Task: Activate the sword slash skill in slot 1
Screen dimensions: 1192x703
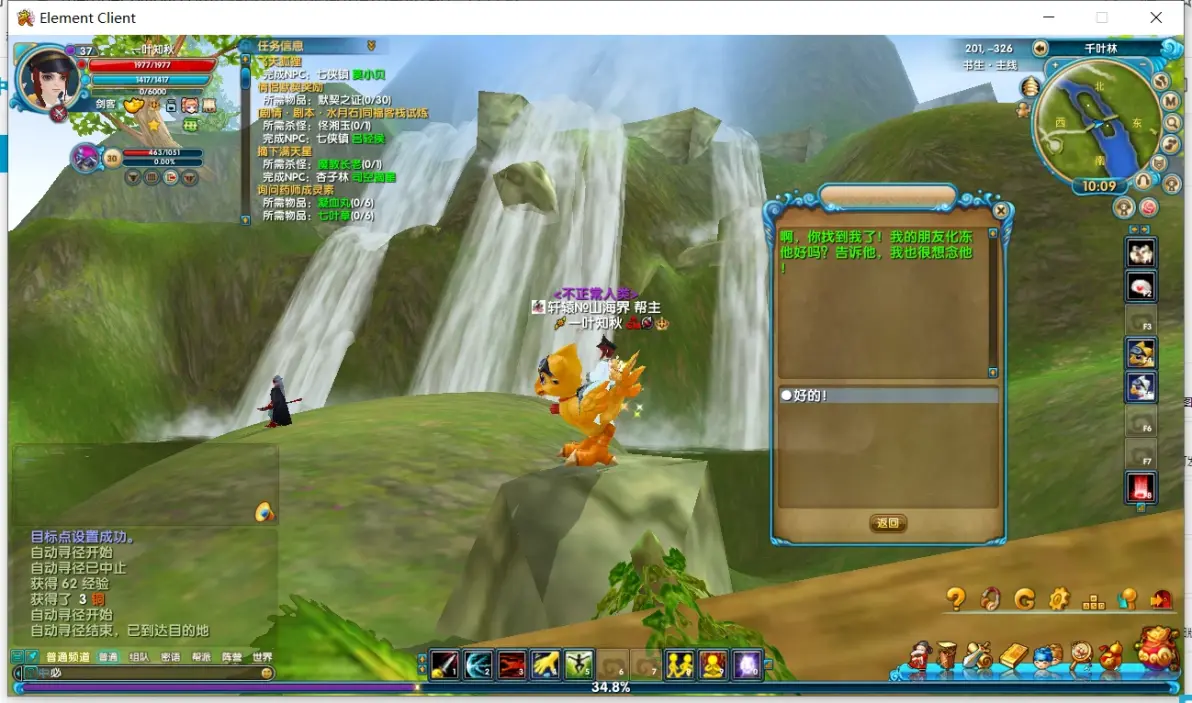Action: (445, 664)
